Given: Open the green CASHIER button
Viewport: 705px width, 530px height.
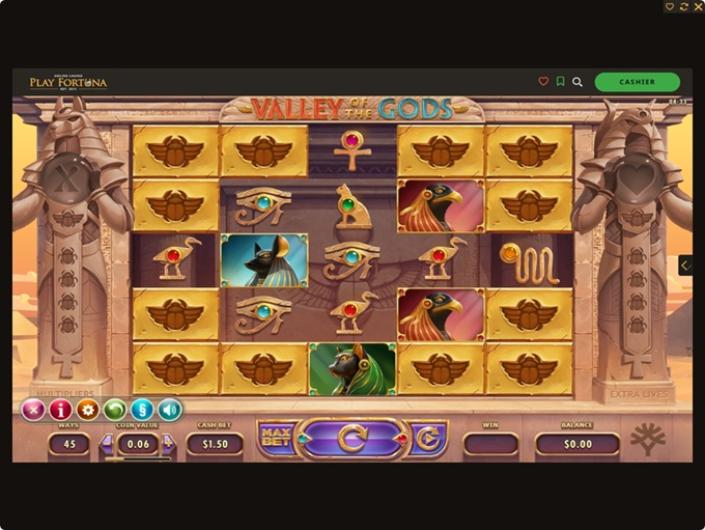Looking at the screenshot, I should pos(637,82).
